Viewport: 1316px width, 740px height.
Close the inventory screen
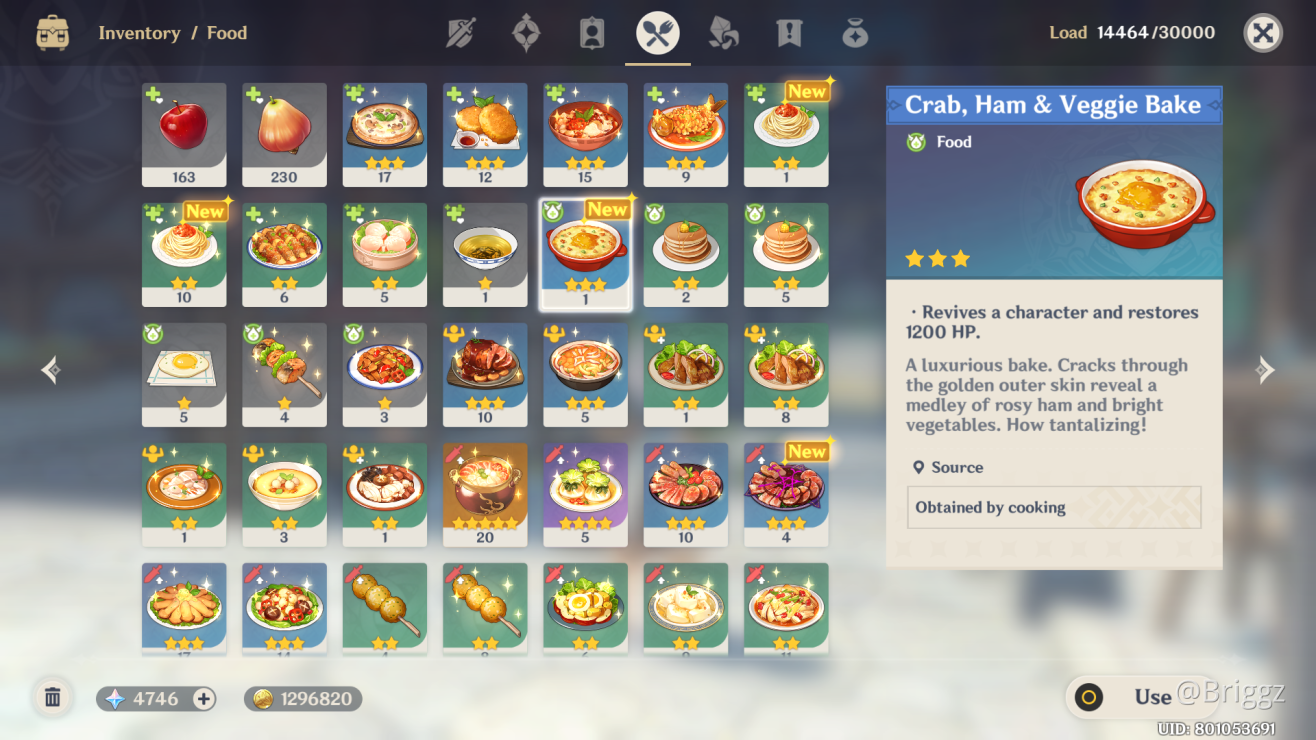(1263, 33)
